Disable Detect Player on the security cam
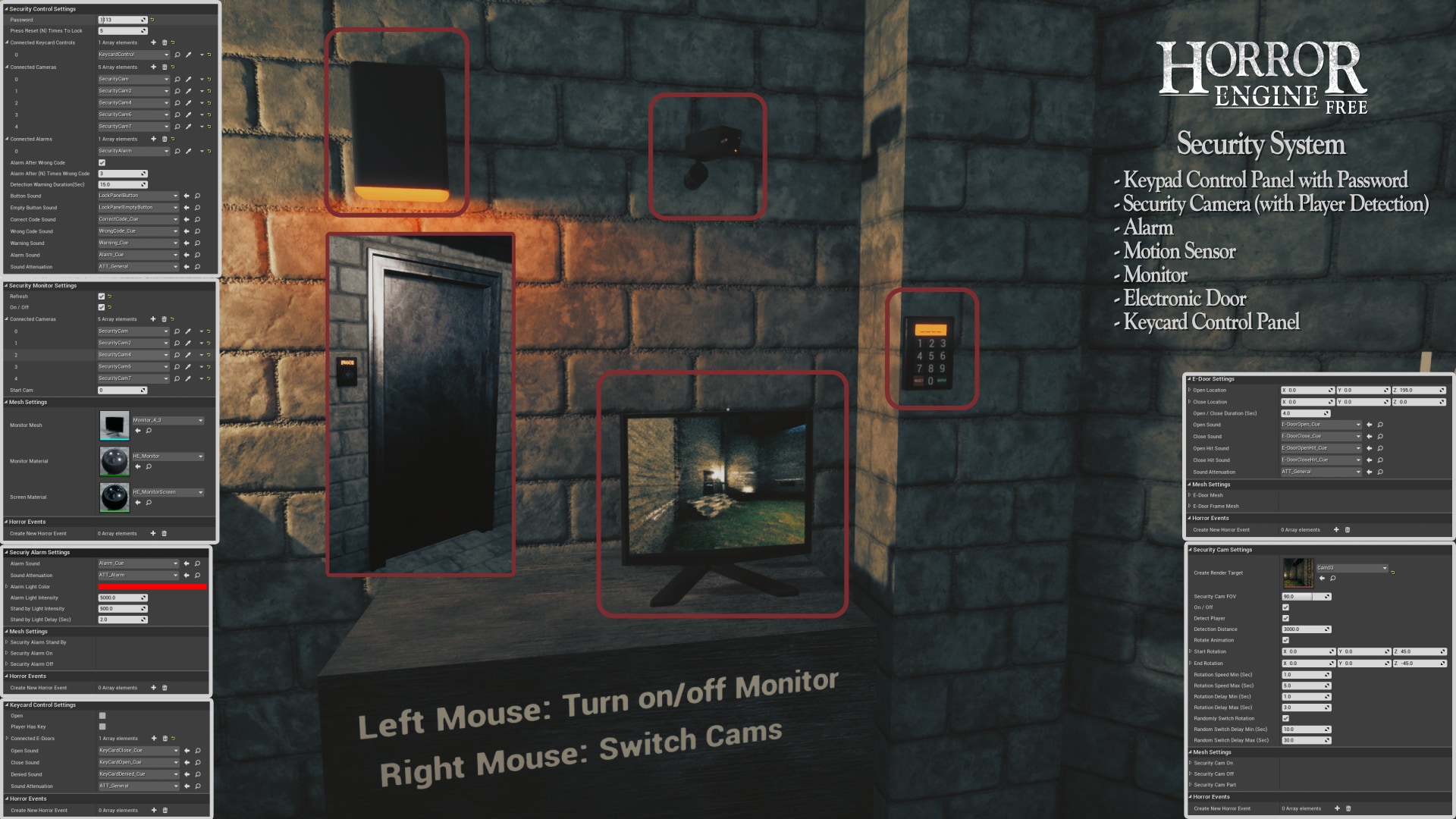This screenshot has height=819, width=1456. [1285, 619]
